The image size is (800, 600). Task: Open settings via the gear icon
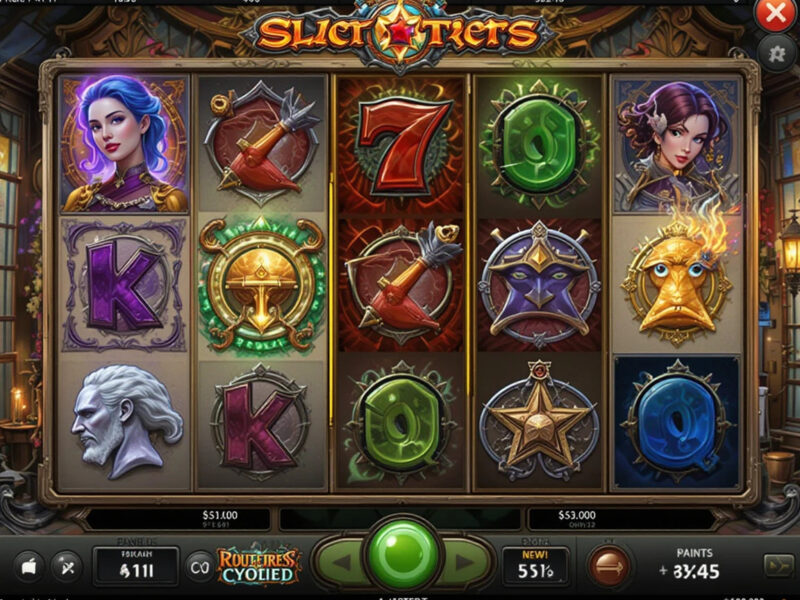pyautogui.click(x=776, y=52)
